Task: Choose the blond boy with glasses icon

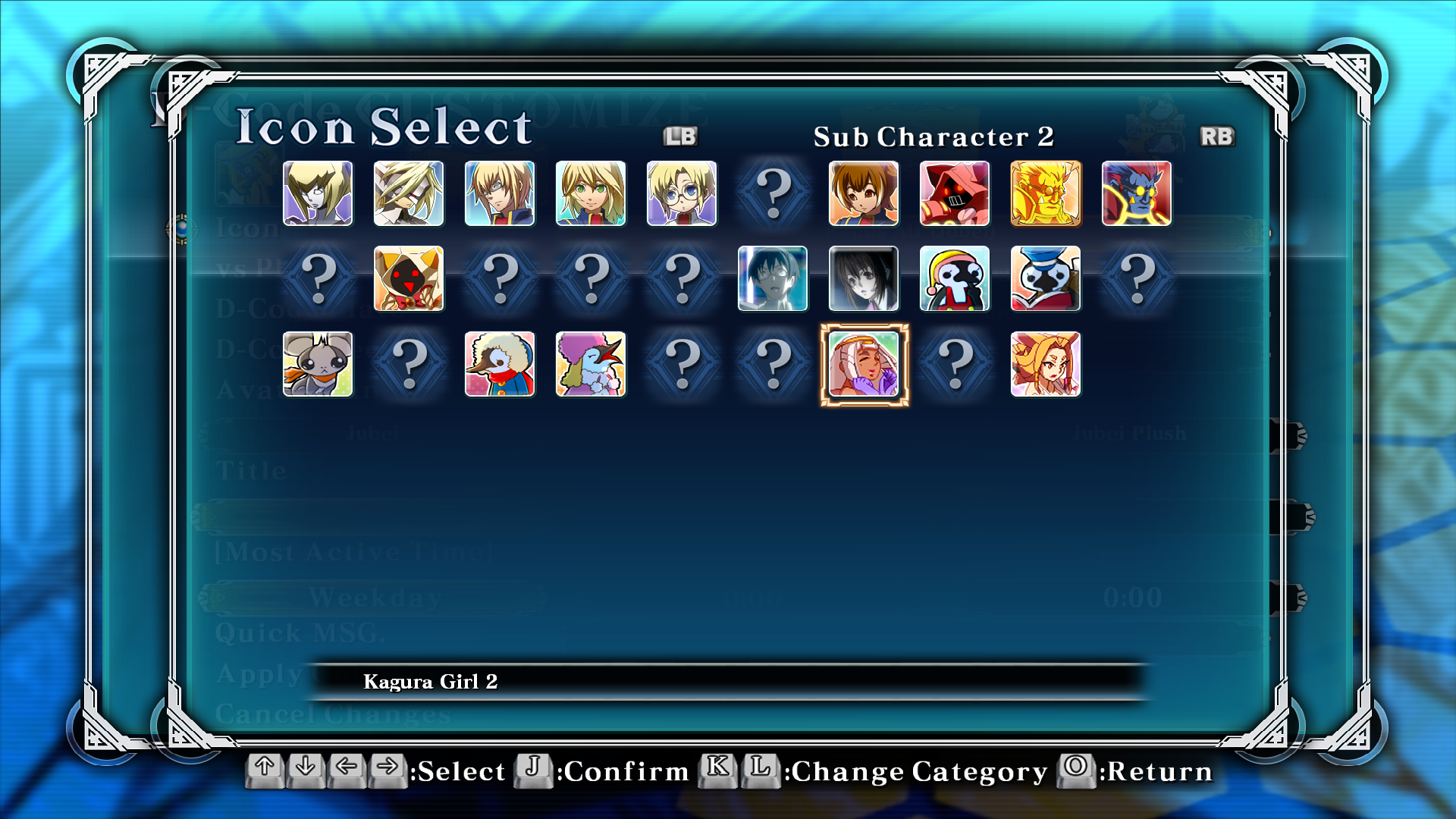Action: coord(682,193)
